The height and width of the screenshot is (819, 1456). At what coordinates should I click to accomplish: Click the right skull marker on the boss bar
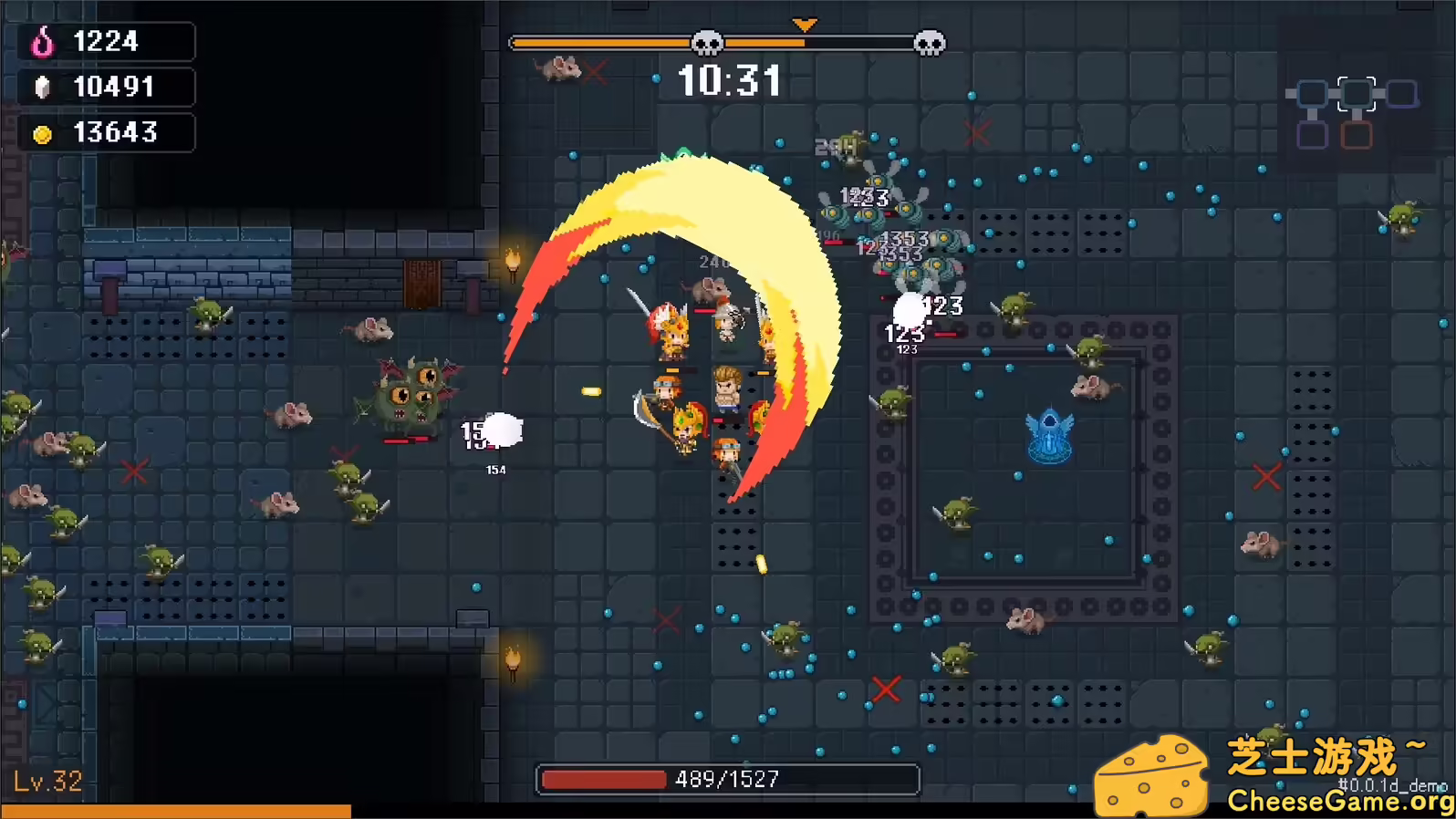pos(930,41)
